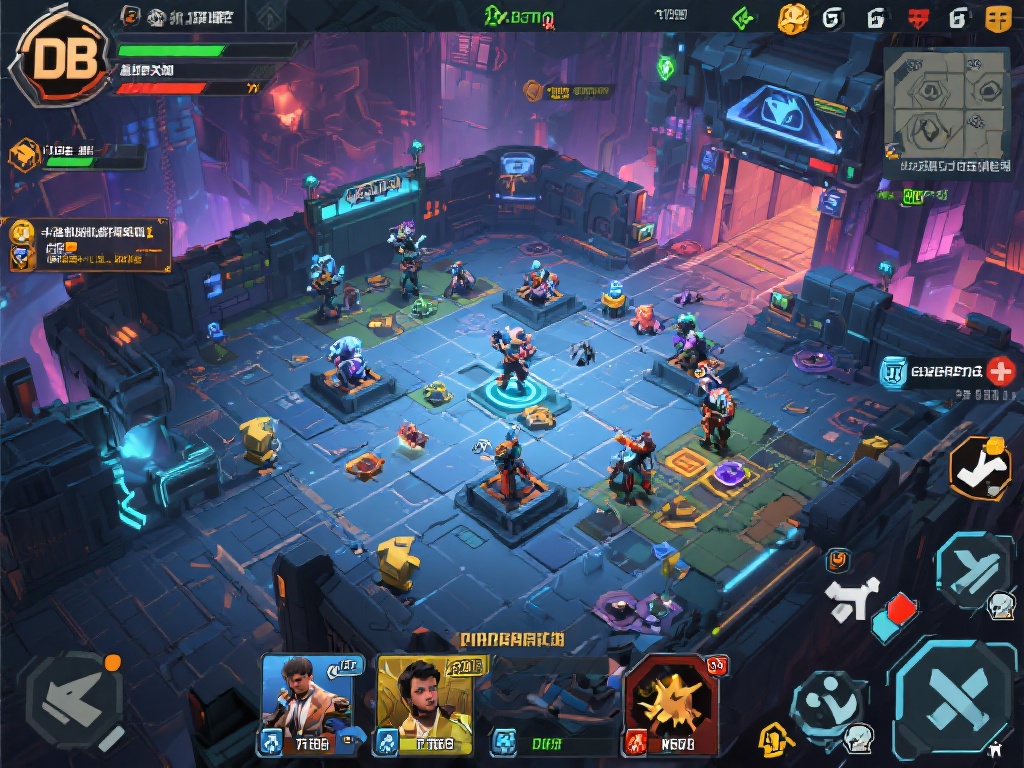
Task: Open the green arrow top-bar icon
Action: (742, 17)
